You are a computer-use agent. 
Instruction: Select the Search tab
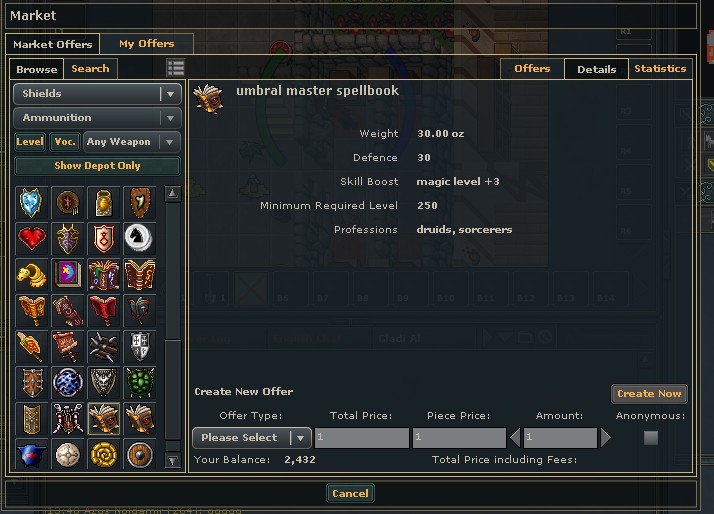(90, 69)
